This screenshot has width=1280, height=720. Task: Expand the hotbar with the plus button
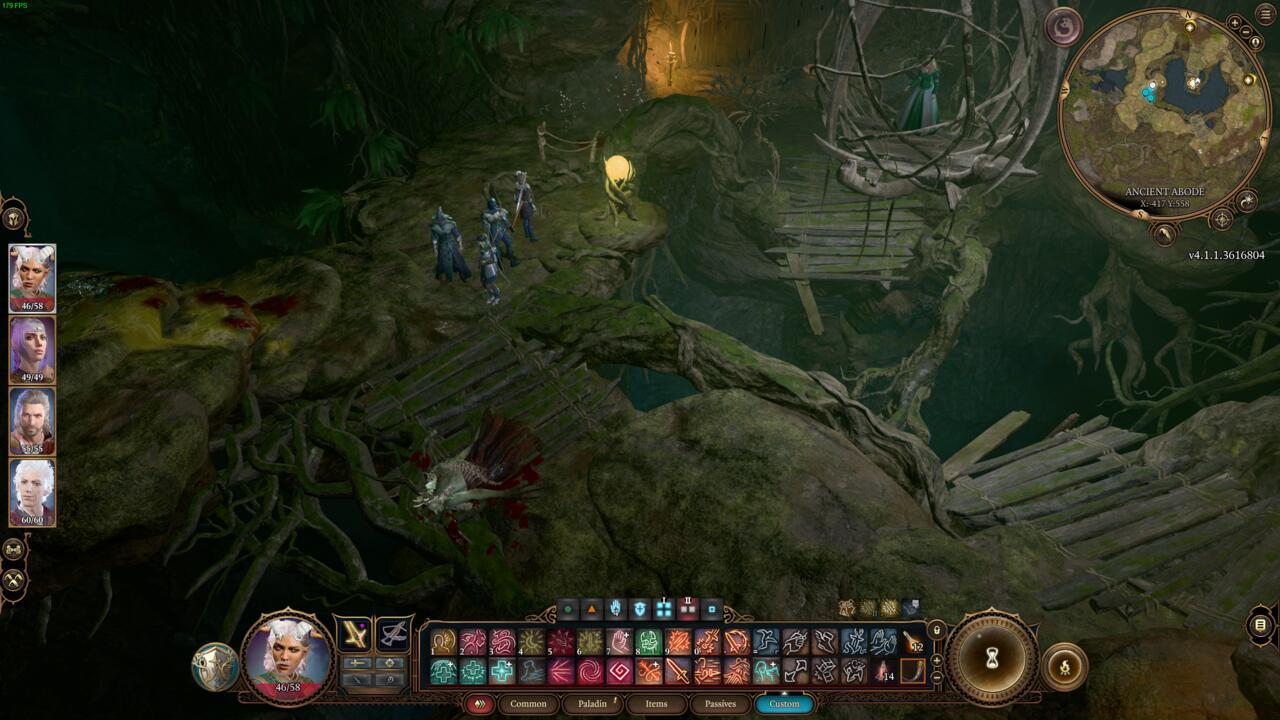click(x=936, y=659)
